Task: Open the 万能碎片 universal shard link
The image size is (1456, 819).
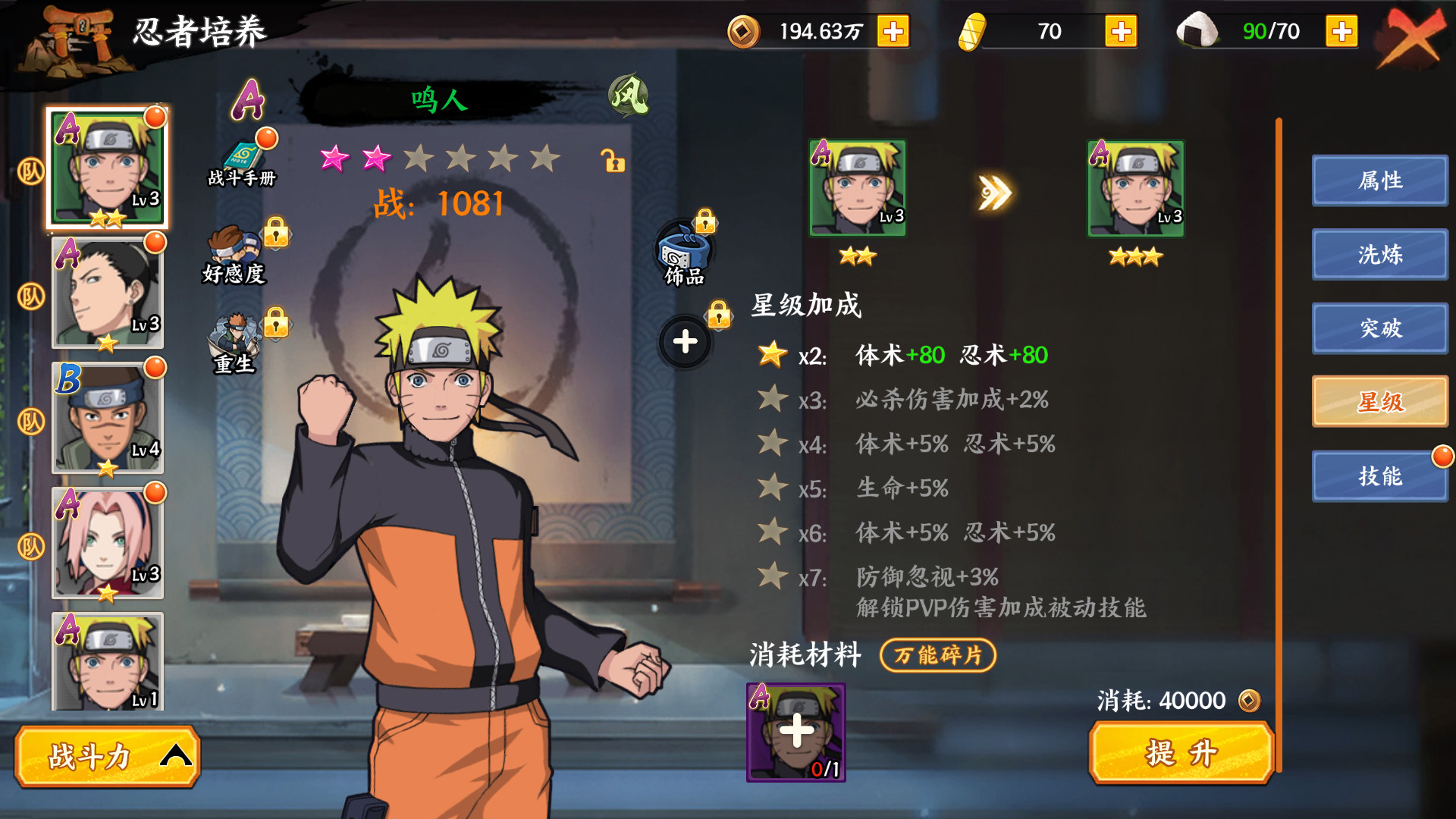Action: tap(937, 656)
